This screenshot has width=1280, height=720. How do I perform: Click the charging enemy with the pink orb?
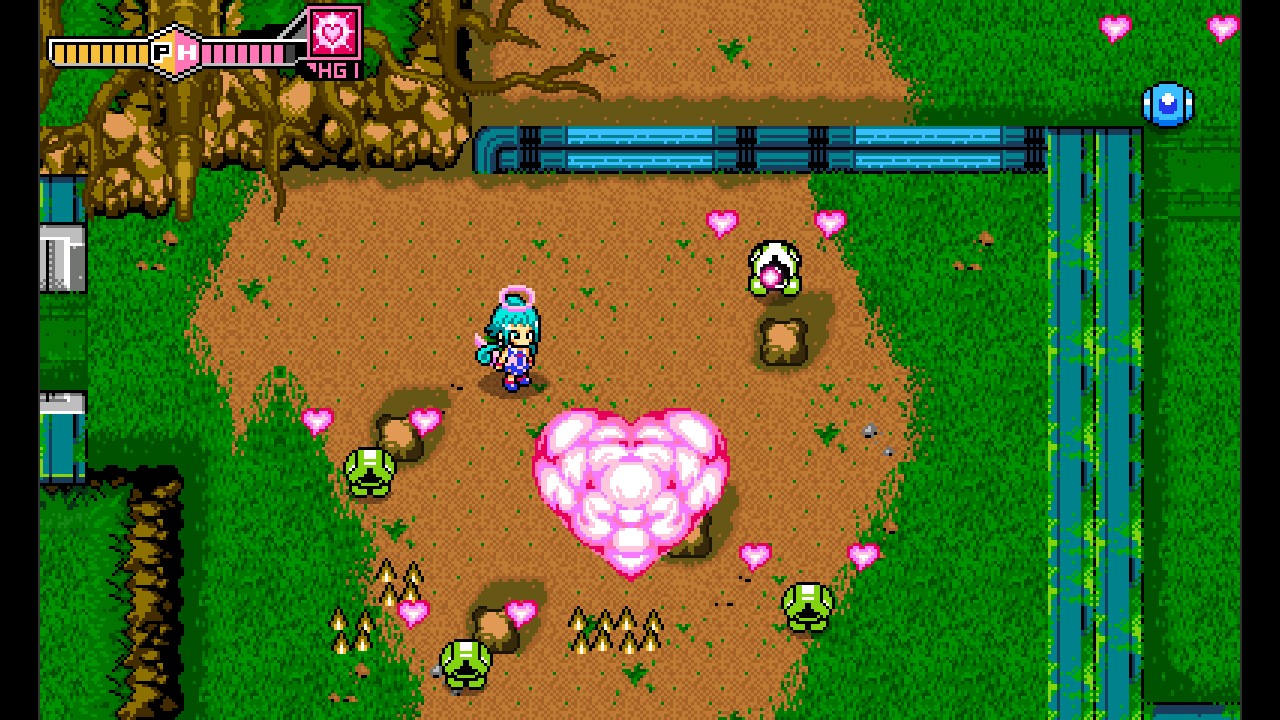pyautogui.click(x=775, y=266)
